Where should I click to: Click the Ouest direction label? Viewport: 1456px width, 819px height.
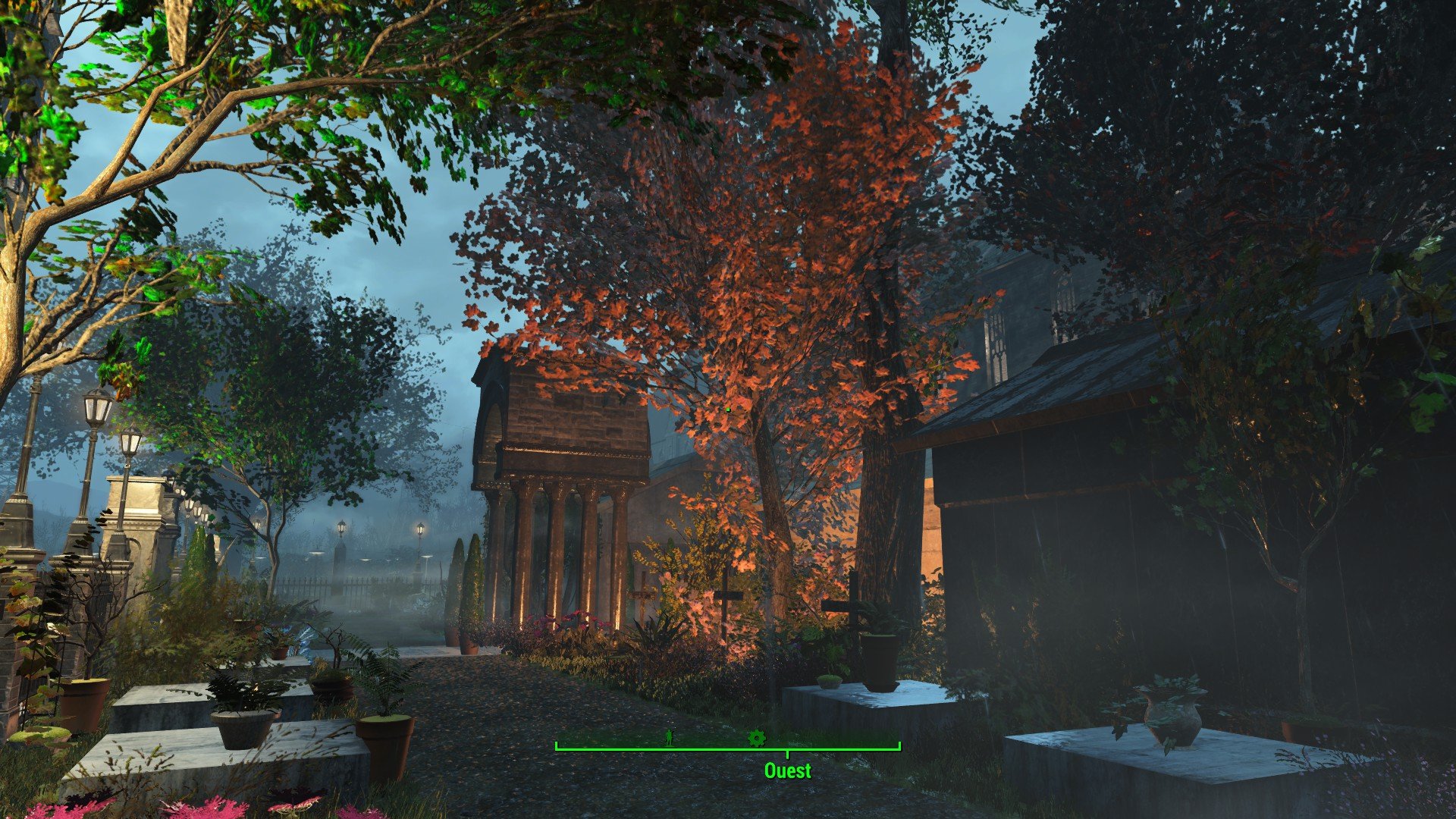[787, 771]
